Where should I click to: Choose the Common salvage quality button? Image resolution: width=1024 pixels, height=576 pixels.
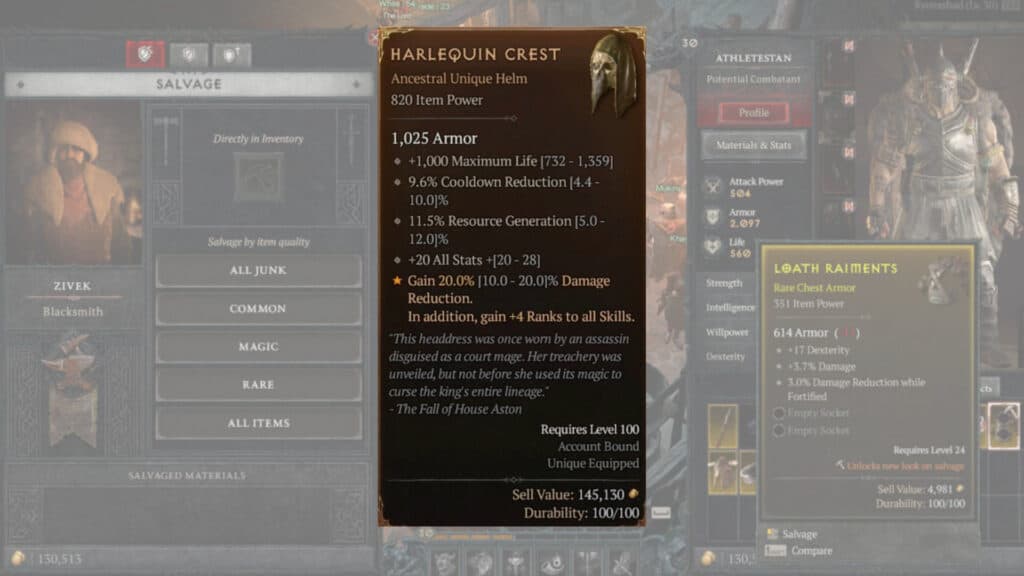[258, 308]
